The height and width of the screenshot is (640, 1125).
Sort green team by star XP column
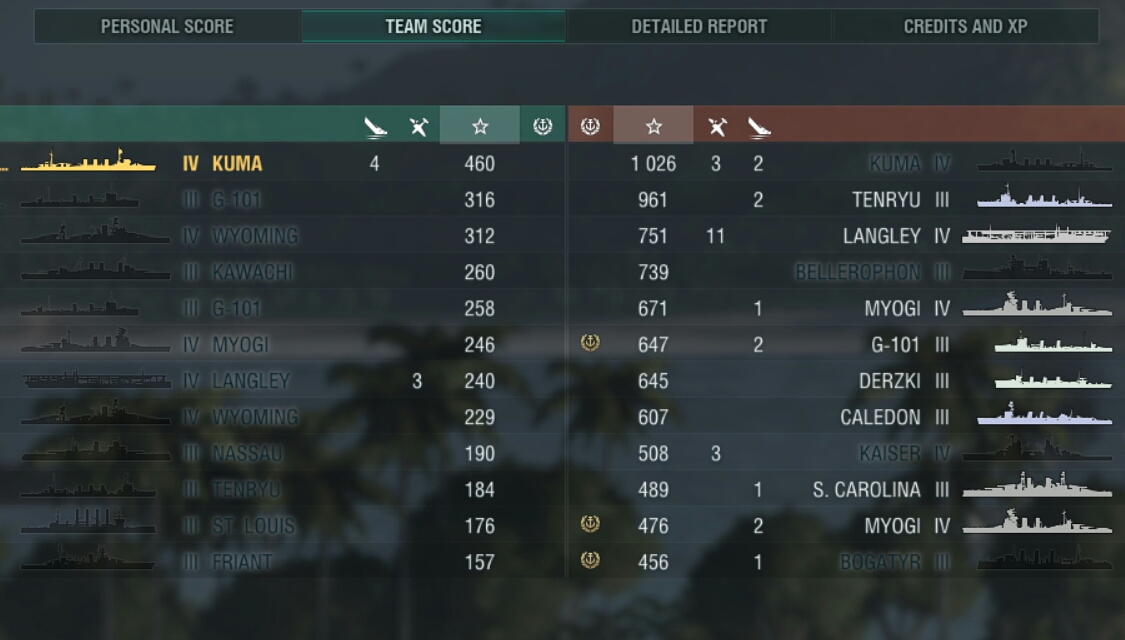click(480, 126)
